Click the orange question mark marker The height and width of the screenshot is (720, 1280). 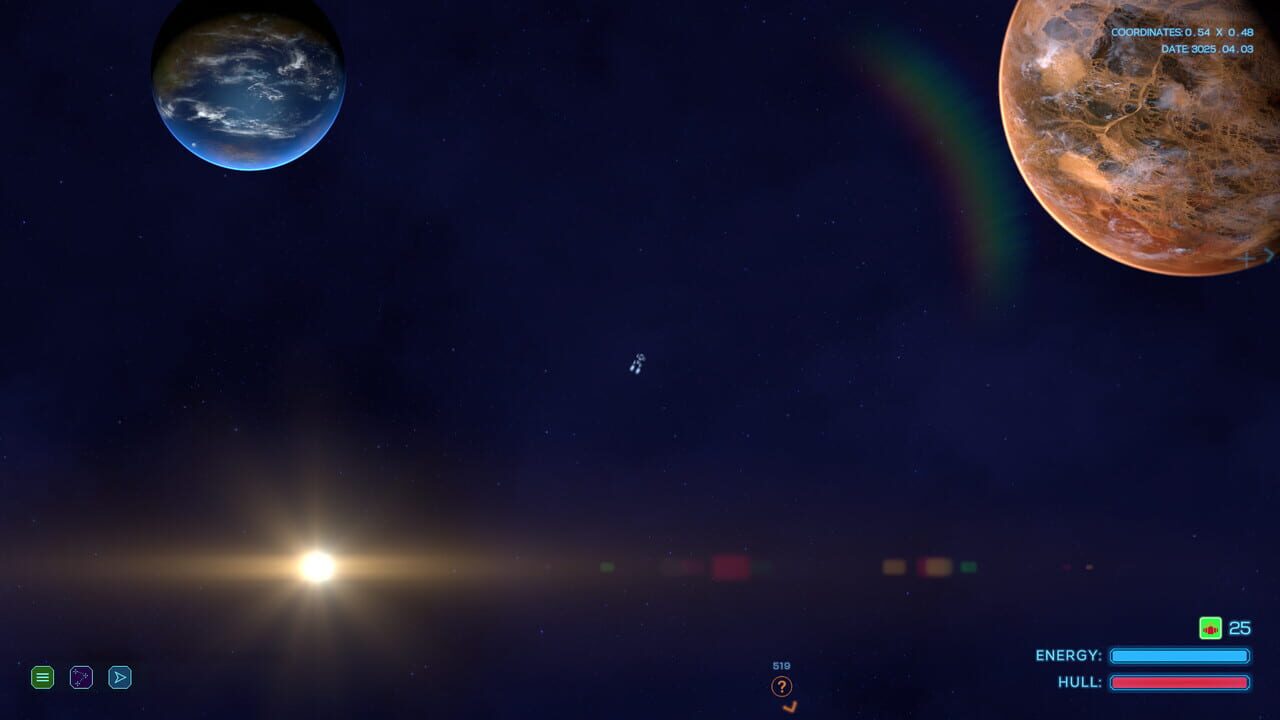click(x=780, y=686)
